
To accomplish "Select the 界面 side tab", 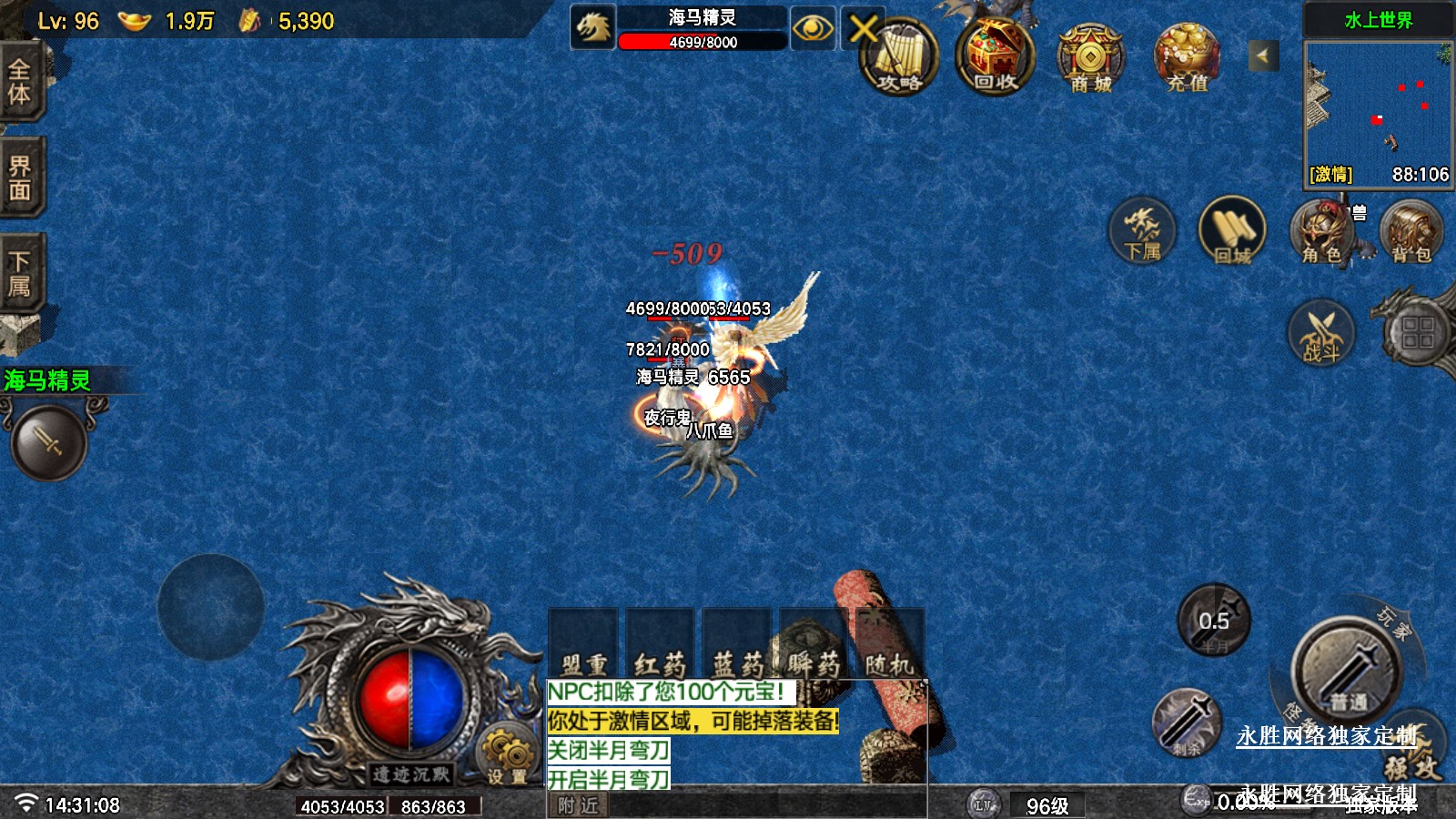I will pos(20,177).
